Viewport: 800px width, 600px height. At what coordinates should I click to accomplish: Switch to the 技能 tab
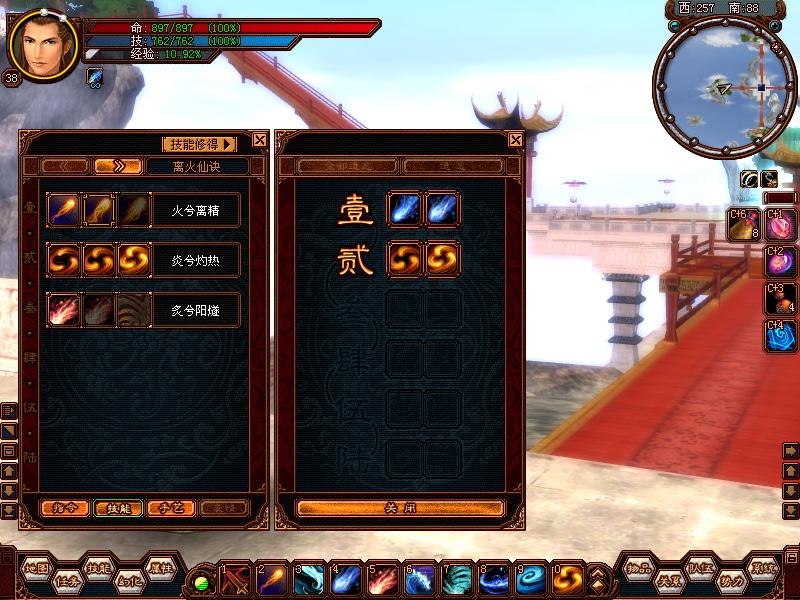[118, 508]
